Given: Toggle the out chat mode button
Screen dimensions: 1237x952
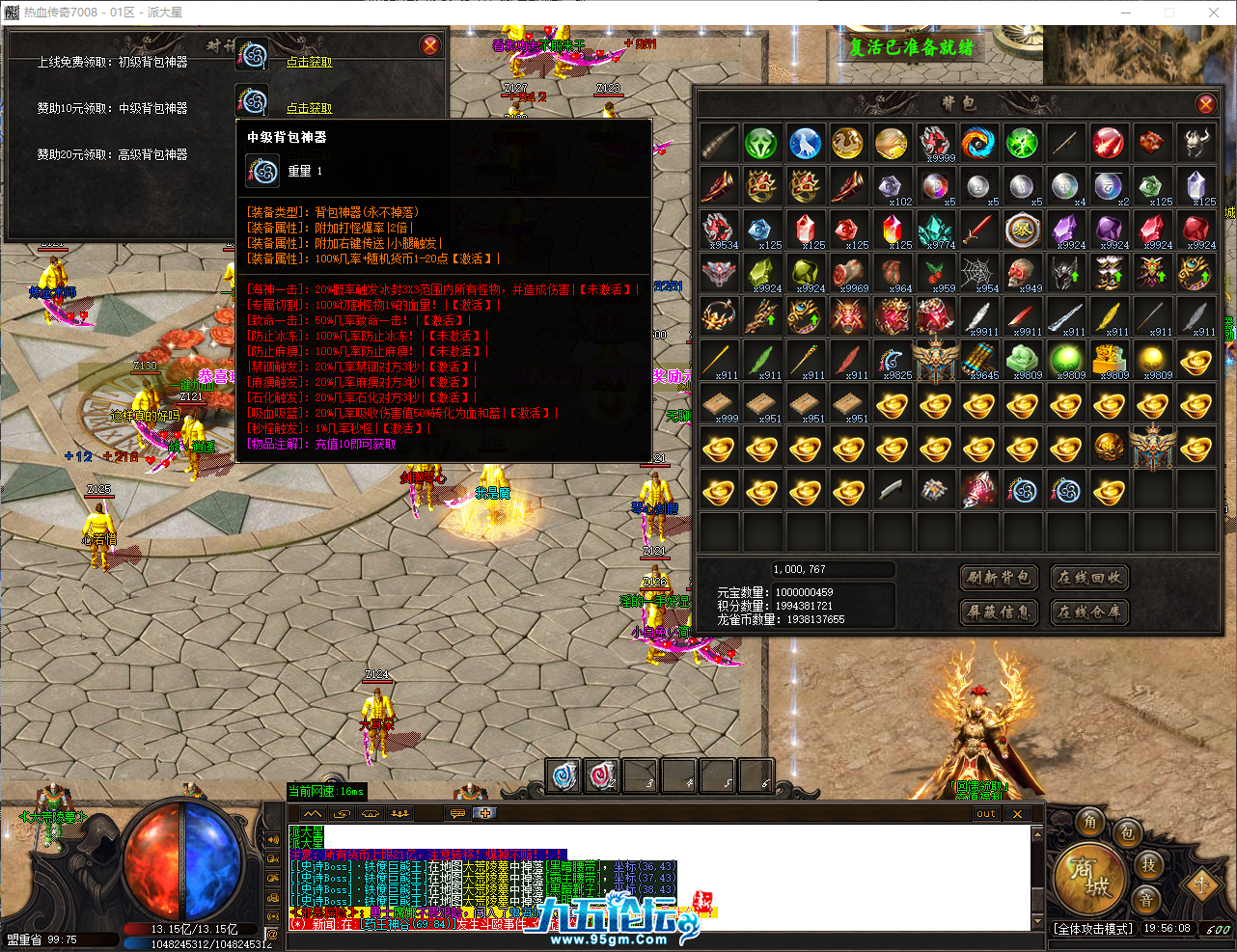Looking at the screenshot, I should click(x=984, y=813).
